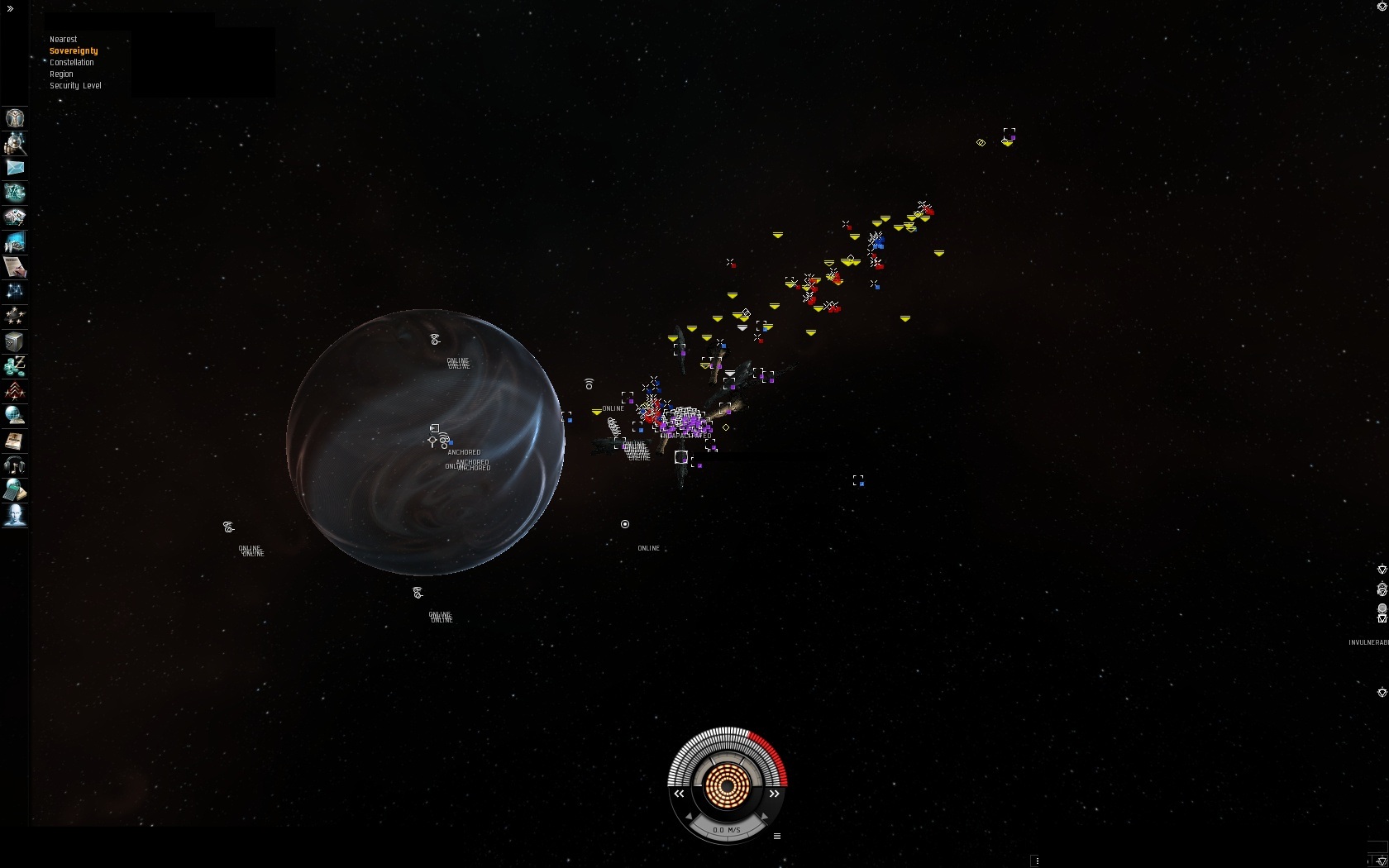Open the character sheet Vitruvian icon

pyautogui.click(x=15, y=118)
